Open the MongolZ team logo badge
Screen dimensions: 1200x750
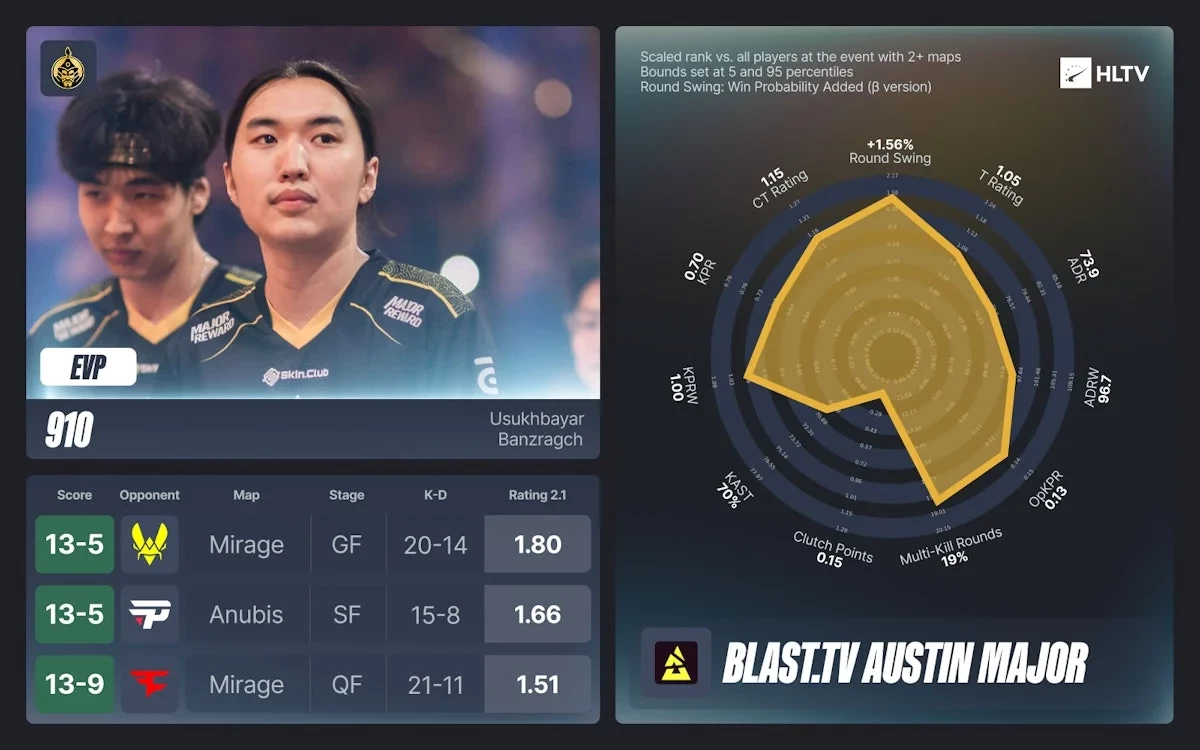[68, 68]
